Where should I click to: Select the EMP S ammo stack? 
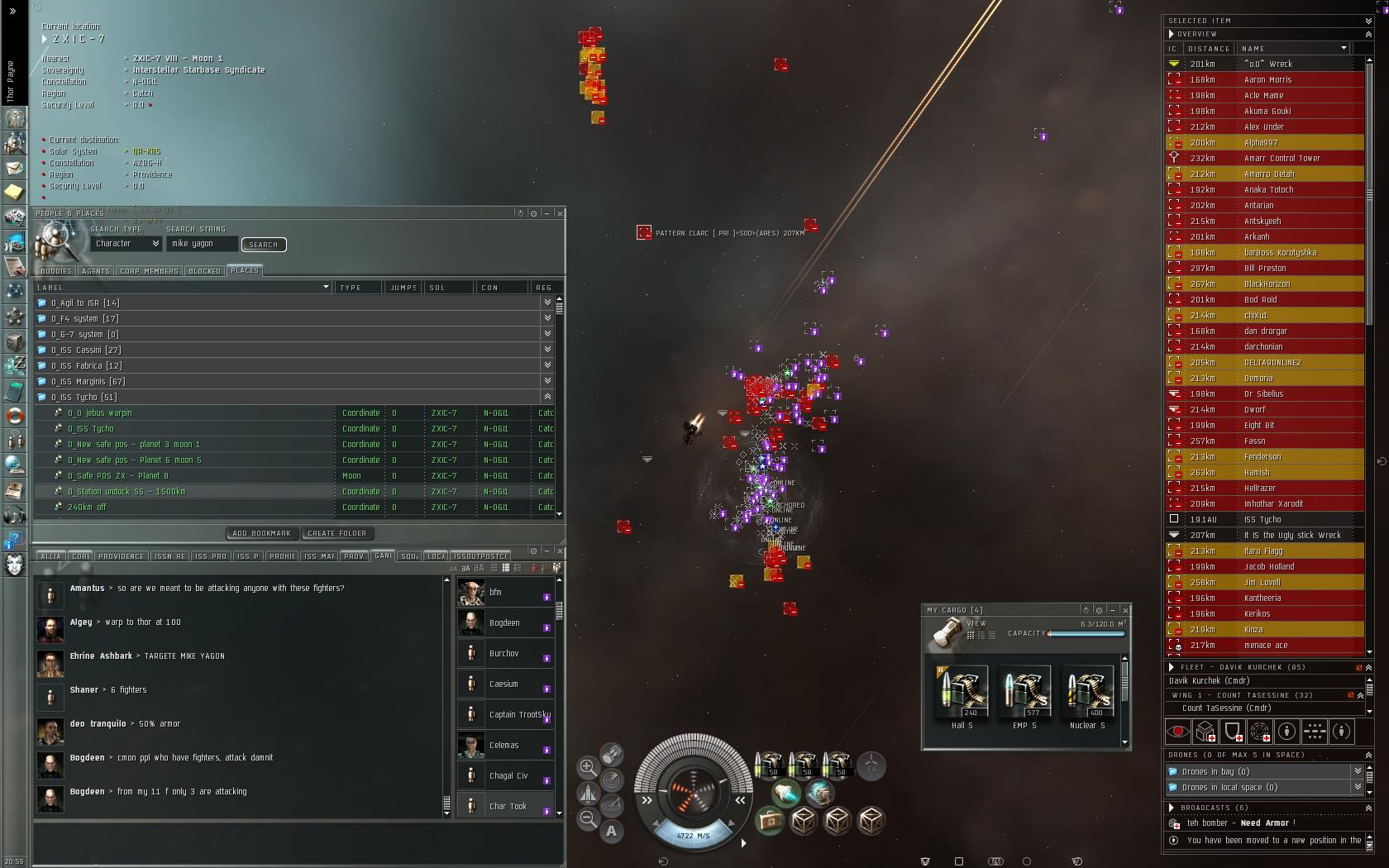[1024, 692]
